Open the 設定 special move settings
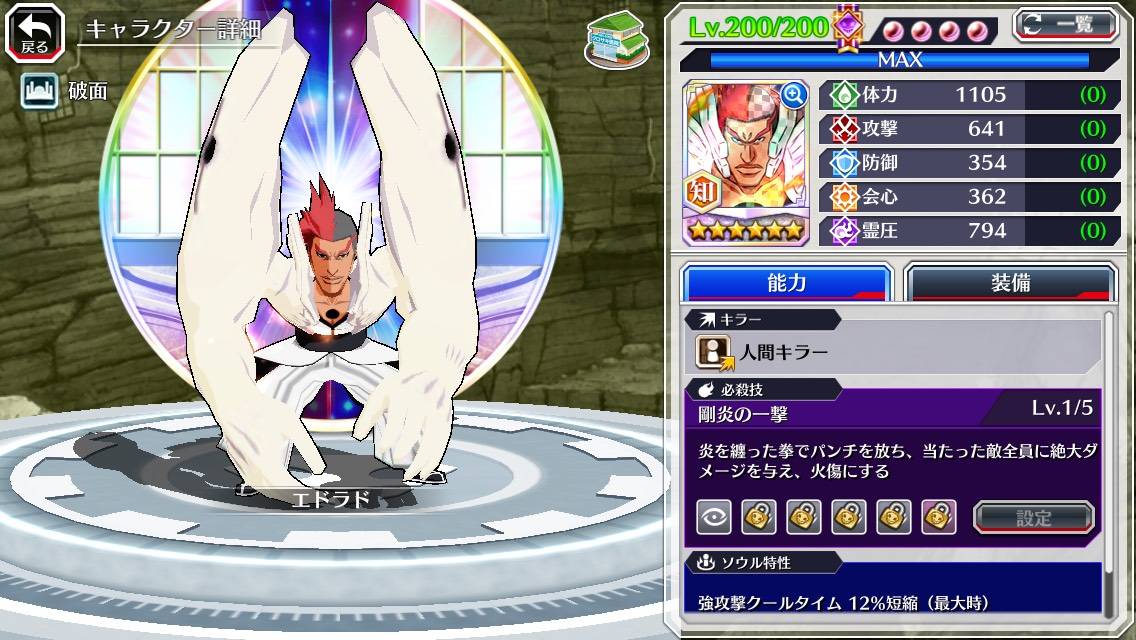The width and height of the screenshot is (1136, 640). pos(1033,517)
